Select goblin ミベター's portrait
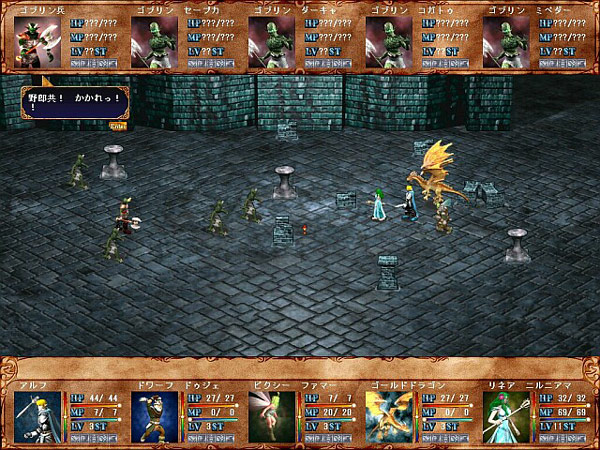The height and width of the screenshot is (450, 600). (x=506, y=42)
